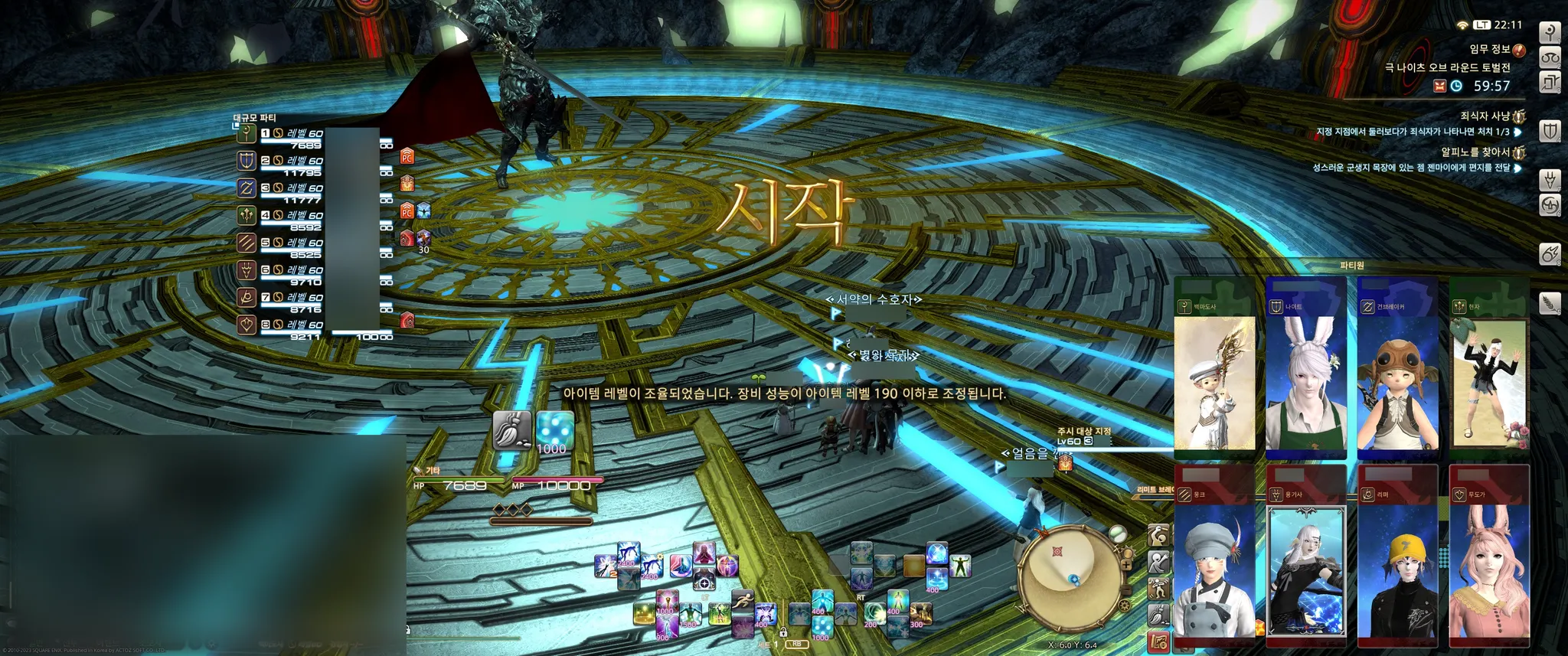The image size is (1568, 656).
Task: Zoom in the minimap with plus button
Action: 1126,566
